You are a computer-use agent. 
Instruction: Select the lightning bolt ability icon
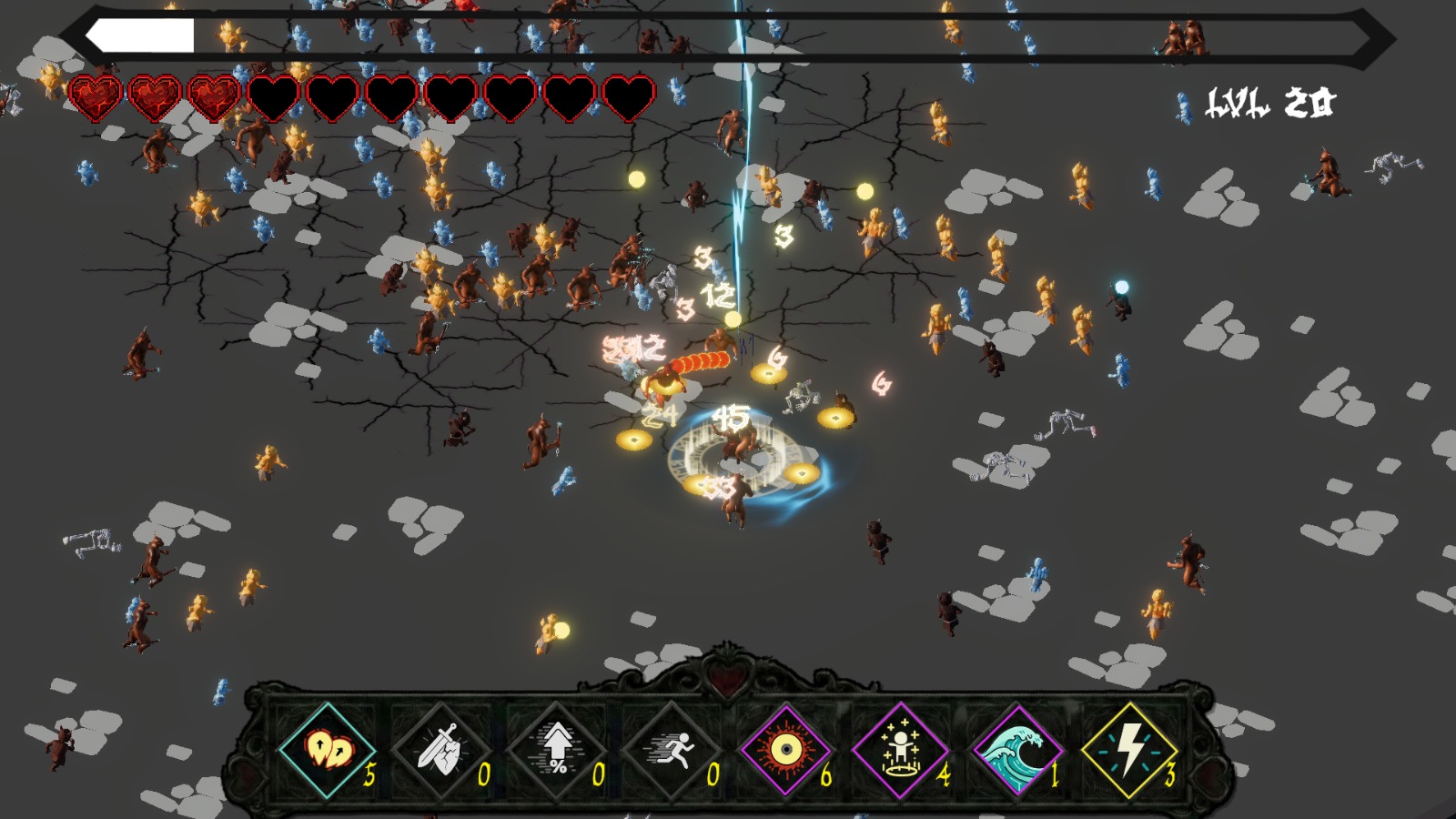1129,751
